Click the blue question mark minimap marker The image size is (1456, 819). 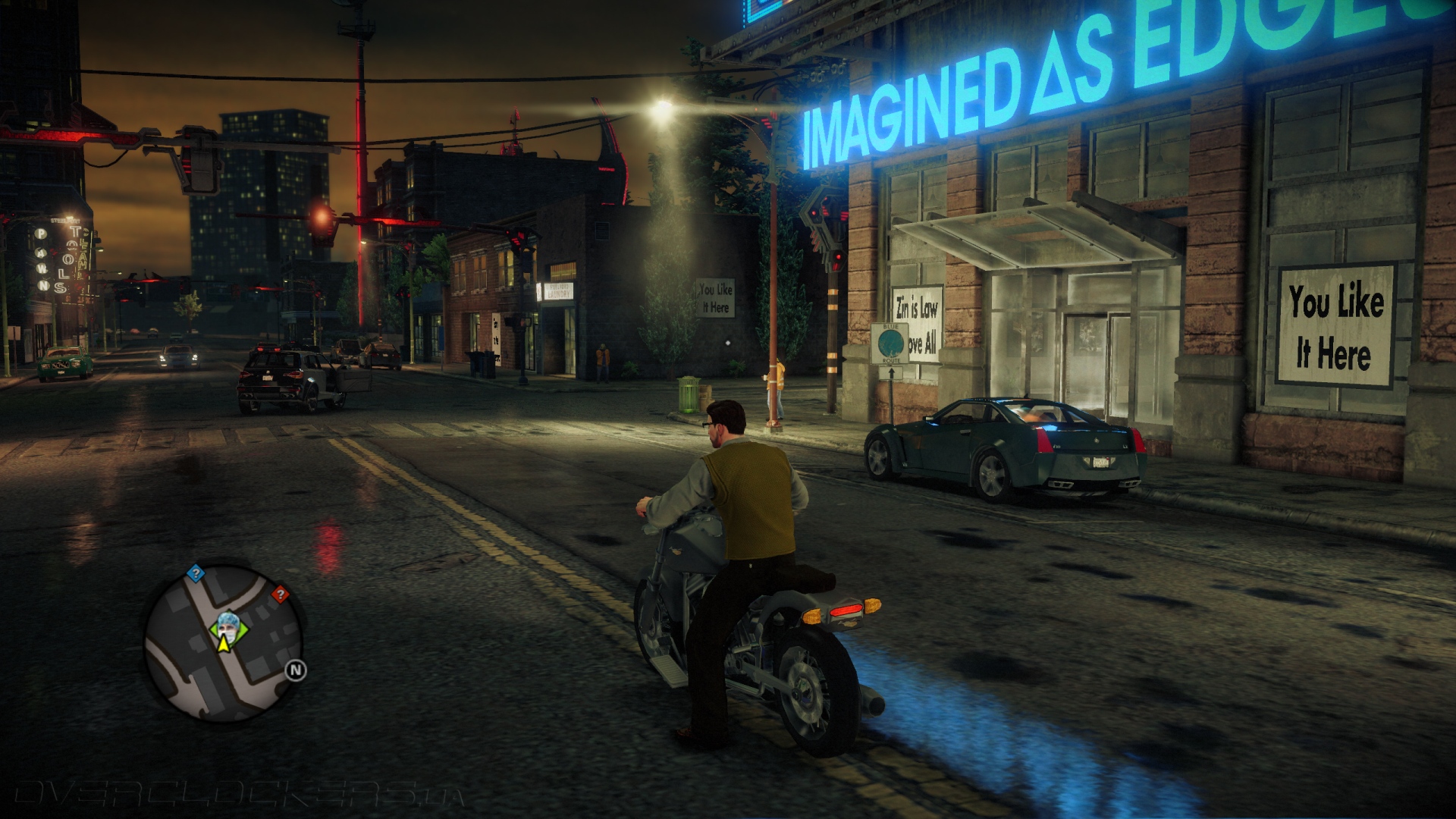pyautogui.click(x=196, y=573)
